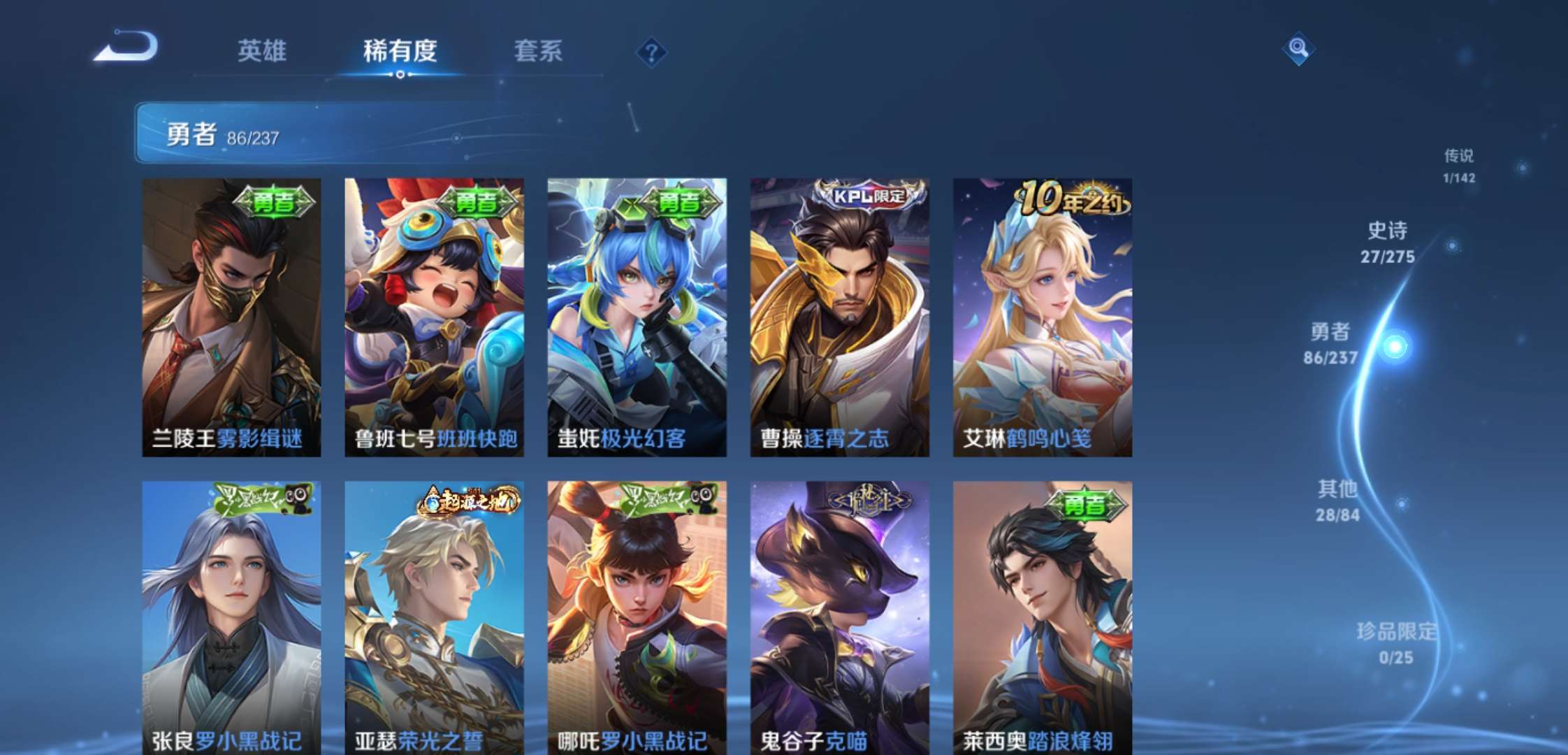Select the 稀有度 tab indicator dot
The width and height of the screenshot is (1568, 755).
click(400, 73)
